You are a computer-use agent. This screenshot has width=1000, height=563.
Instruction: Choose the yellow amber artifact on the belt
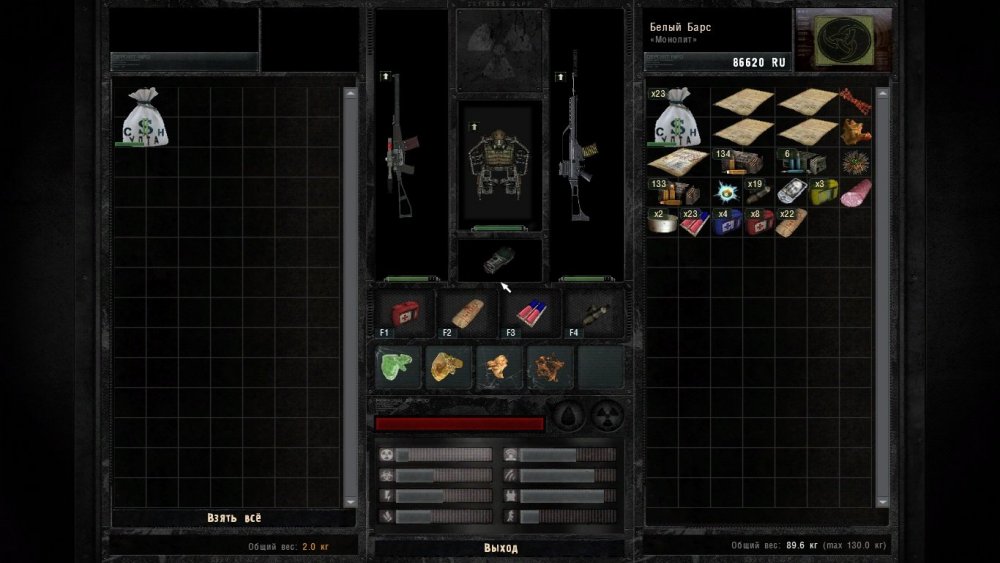(x=449, y=367)
